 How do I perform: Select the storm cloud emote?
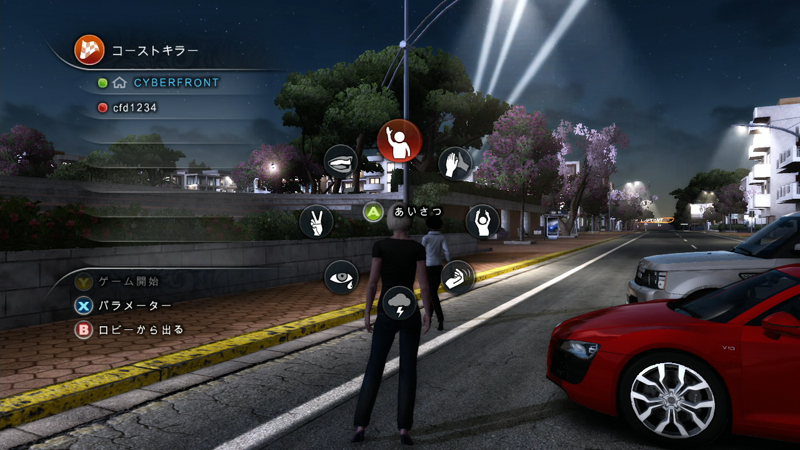[x=399, y=302]
